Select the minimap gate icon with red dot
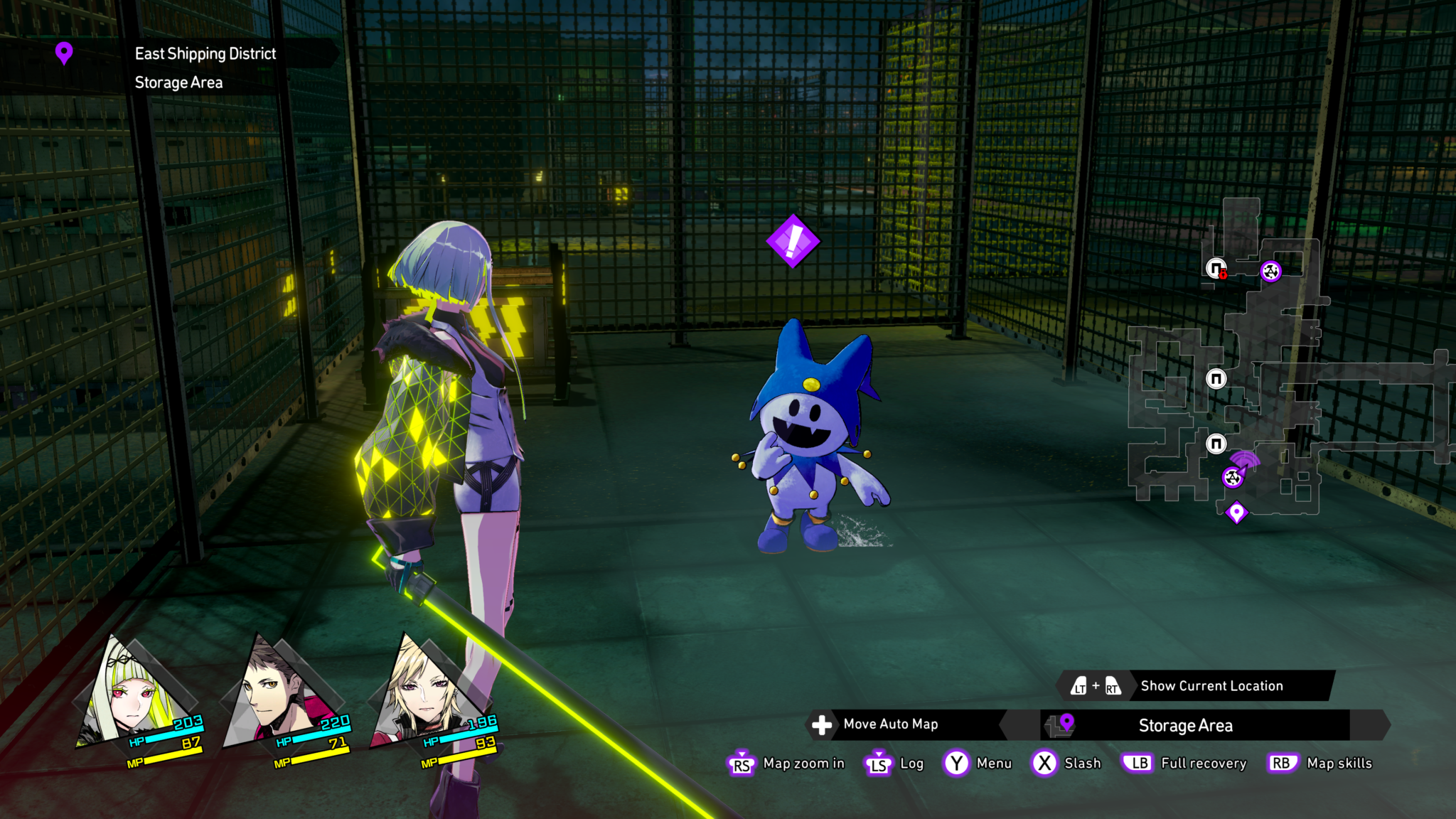This screenshot has height=819, width=1456. pyautogui.click(x=1216, y=269)
